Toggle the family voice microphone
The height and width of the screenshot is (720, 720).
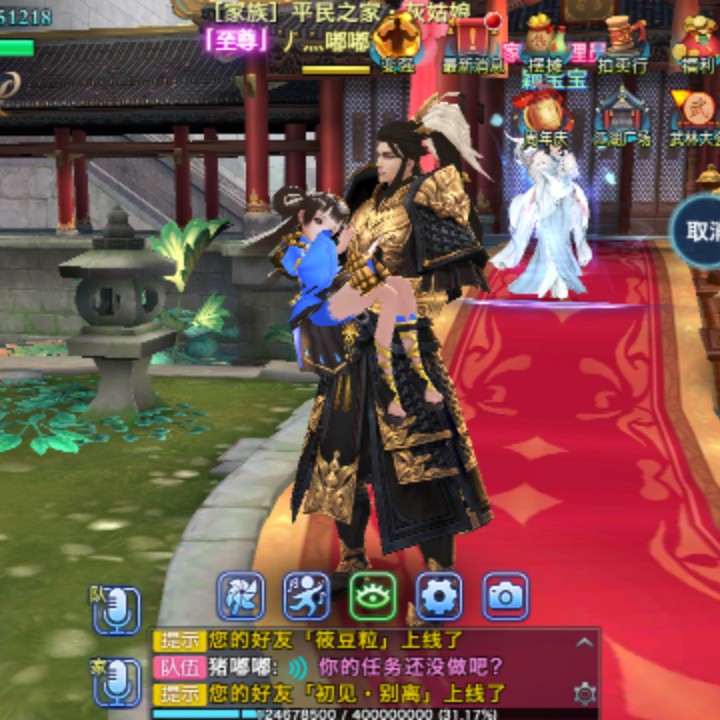tap(116, 681)
